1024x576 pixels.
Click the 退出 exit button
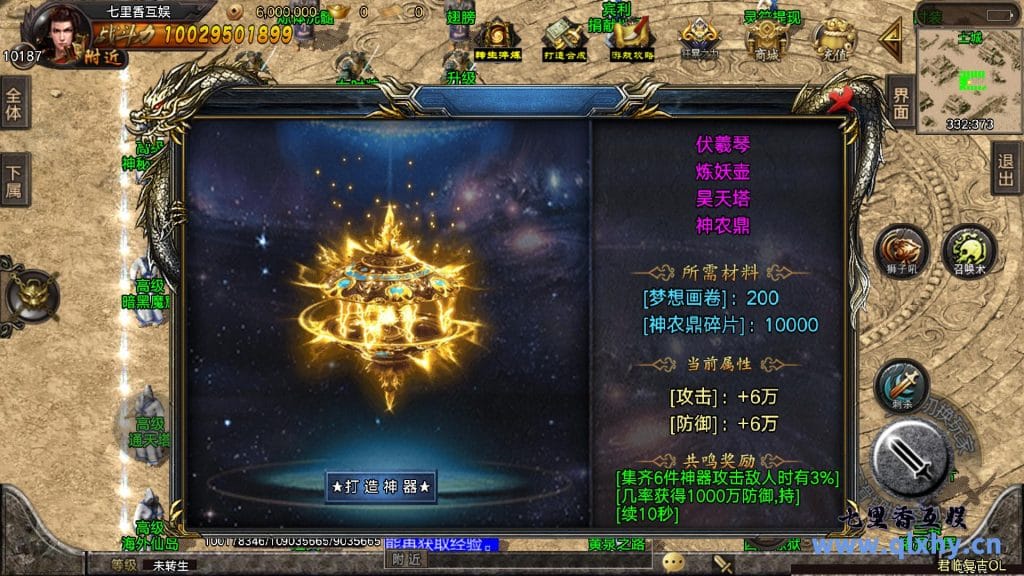click(x=1007, y=167)
